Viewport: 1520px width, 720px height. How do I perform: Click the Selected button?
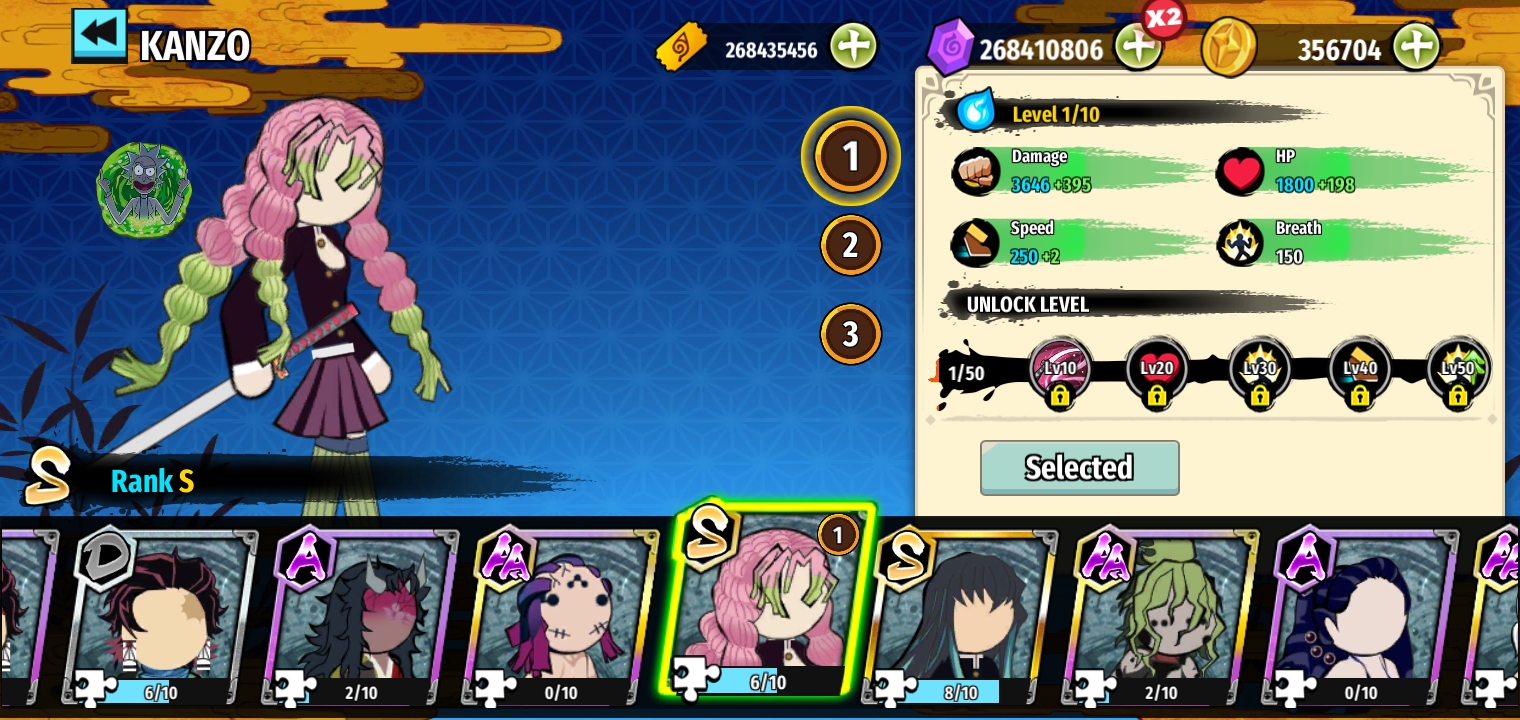pos(1079,467)
